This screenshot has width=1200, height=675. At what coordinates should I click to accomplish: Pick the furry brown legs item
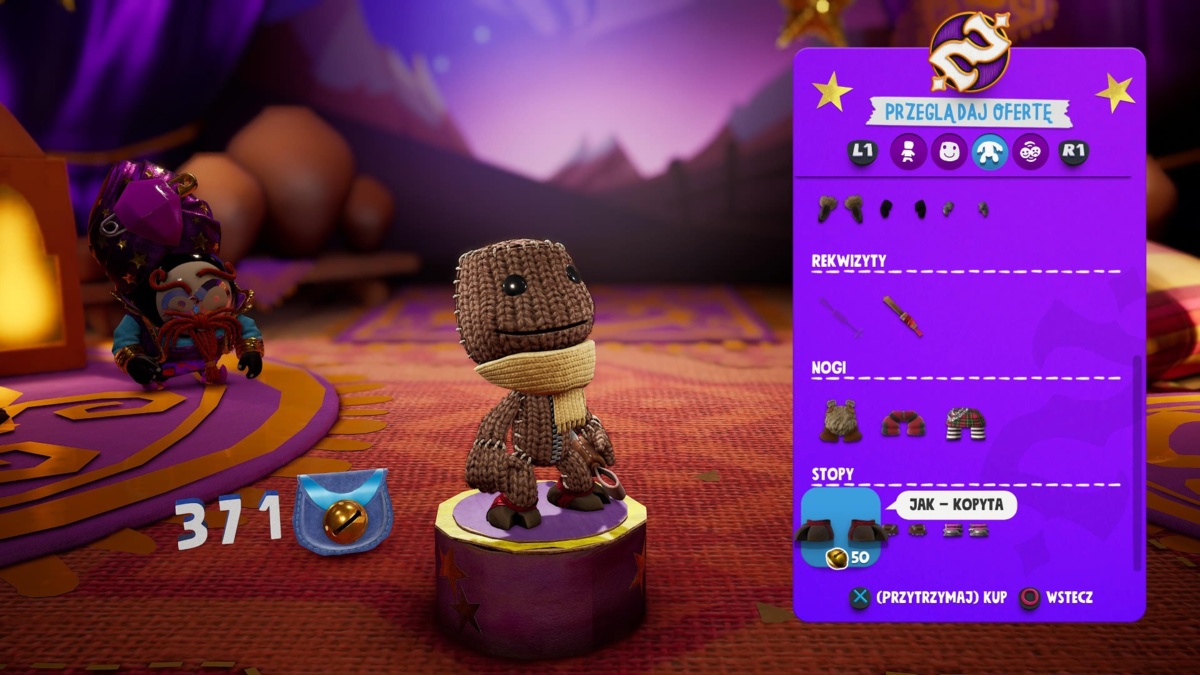tap(842, 422)
